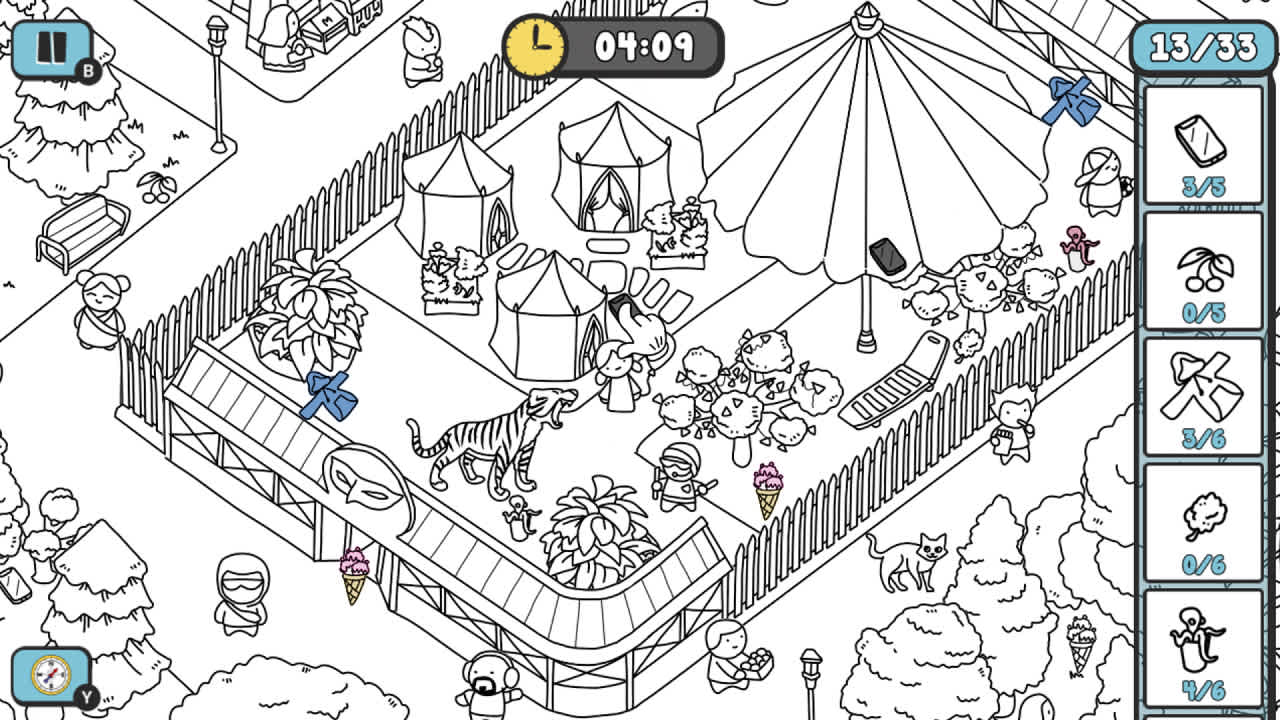Click the yellow clock icon beside the timer
Screen dimensions: 1280x720
coord(533,45)
